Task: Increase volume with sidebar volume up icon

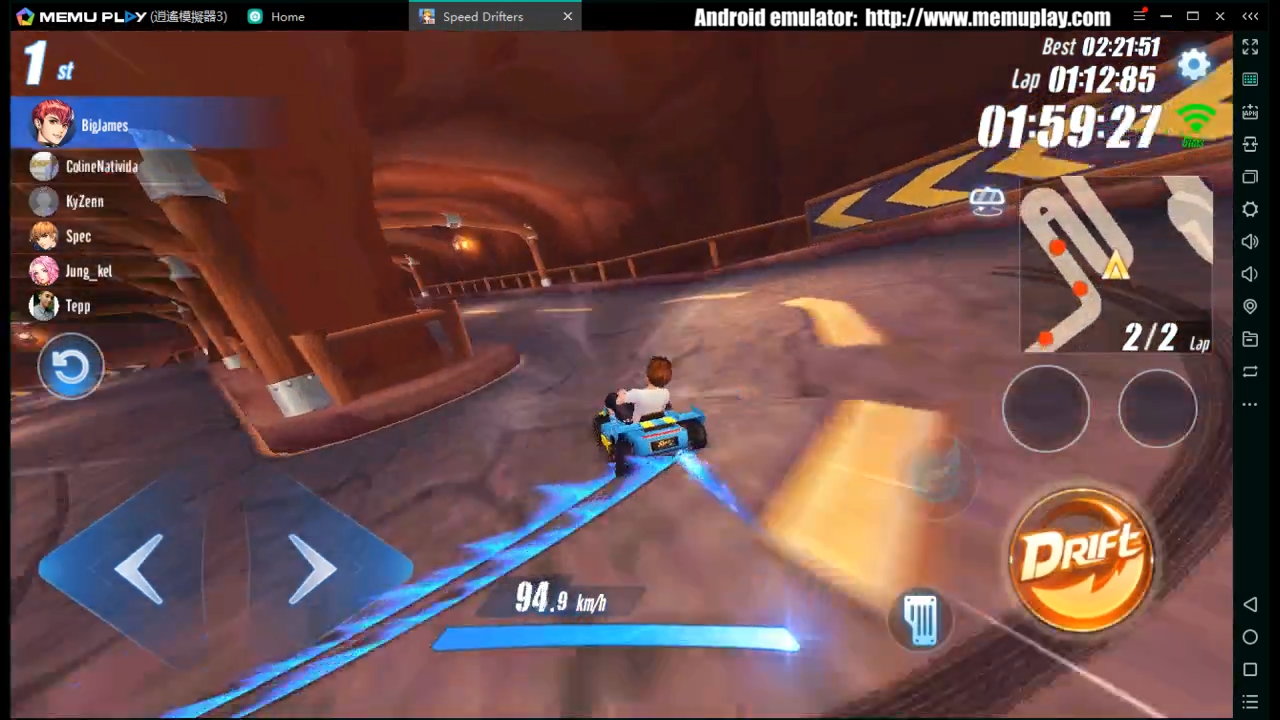Action: point(1250,241)
